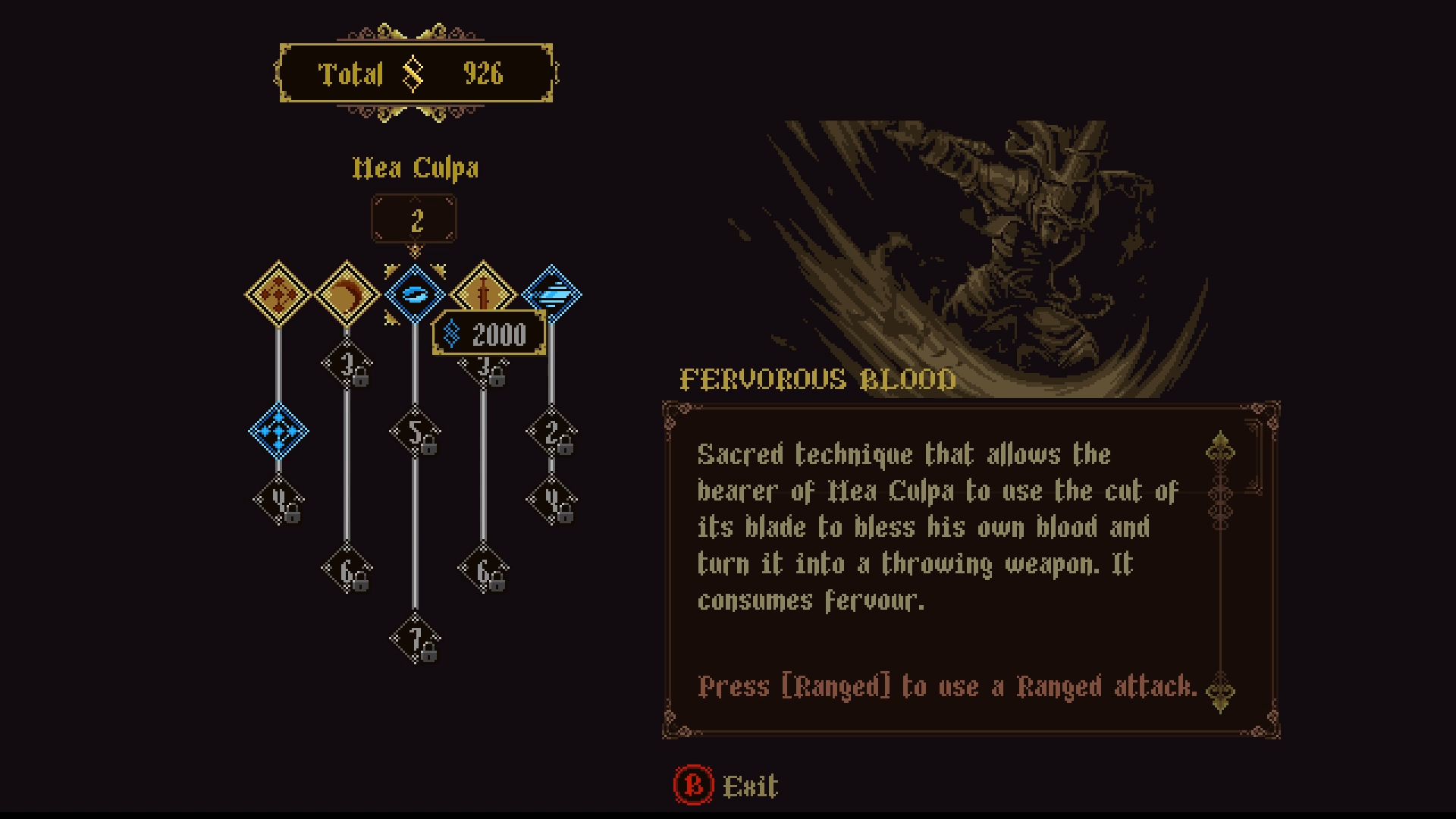This screenshot has width=1456, height=819.
Task: Click the FERVOROUS BLOOD title text
Action: coord(817,380)
